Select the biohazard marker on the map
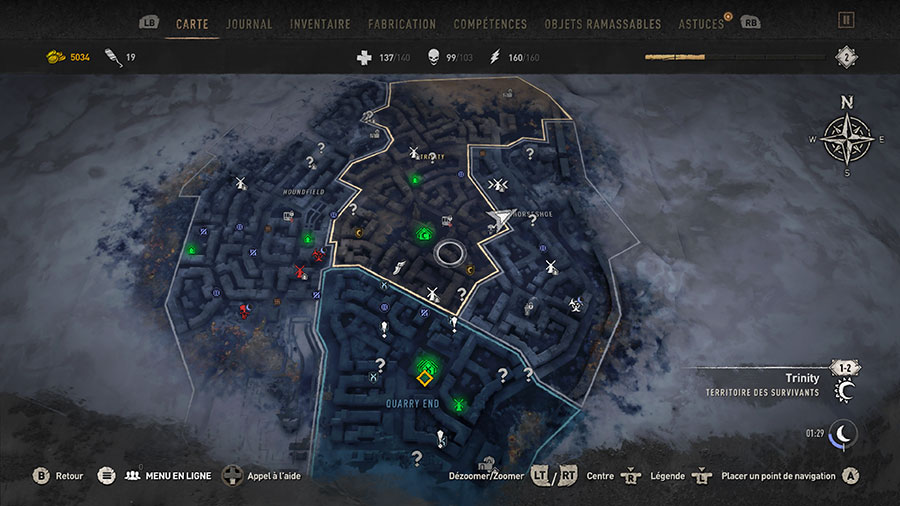The image size is (900, 506). [x=575, y=304]
